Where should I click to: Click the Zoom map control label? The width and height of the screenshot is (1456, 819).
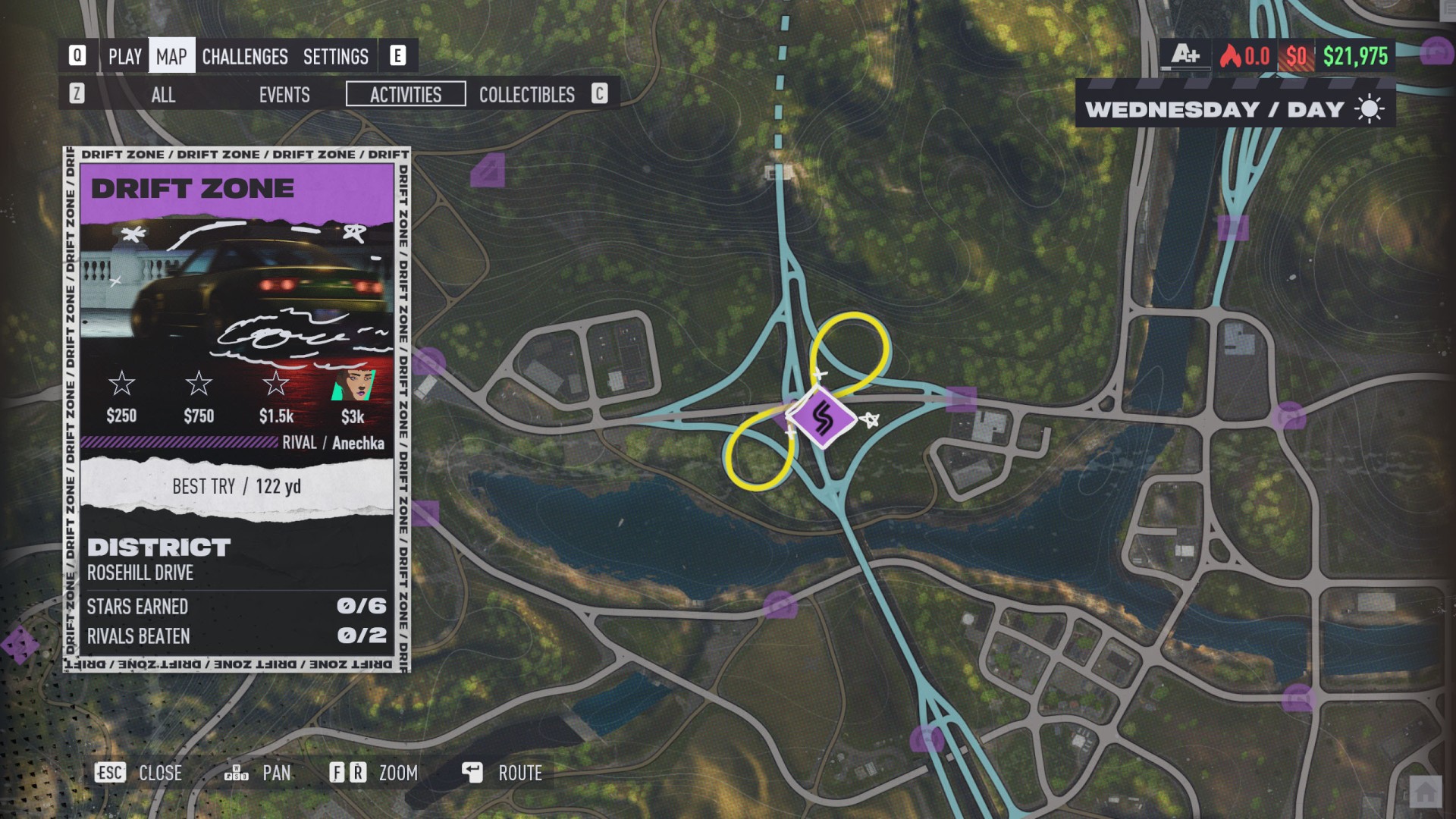click(x=398, y=773)
